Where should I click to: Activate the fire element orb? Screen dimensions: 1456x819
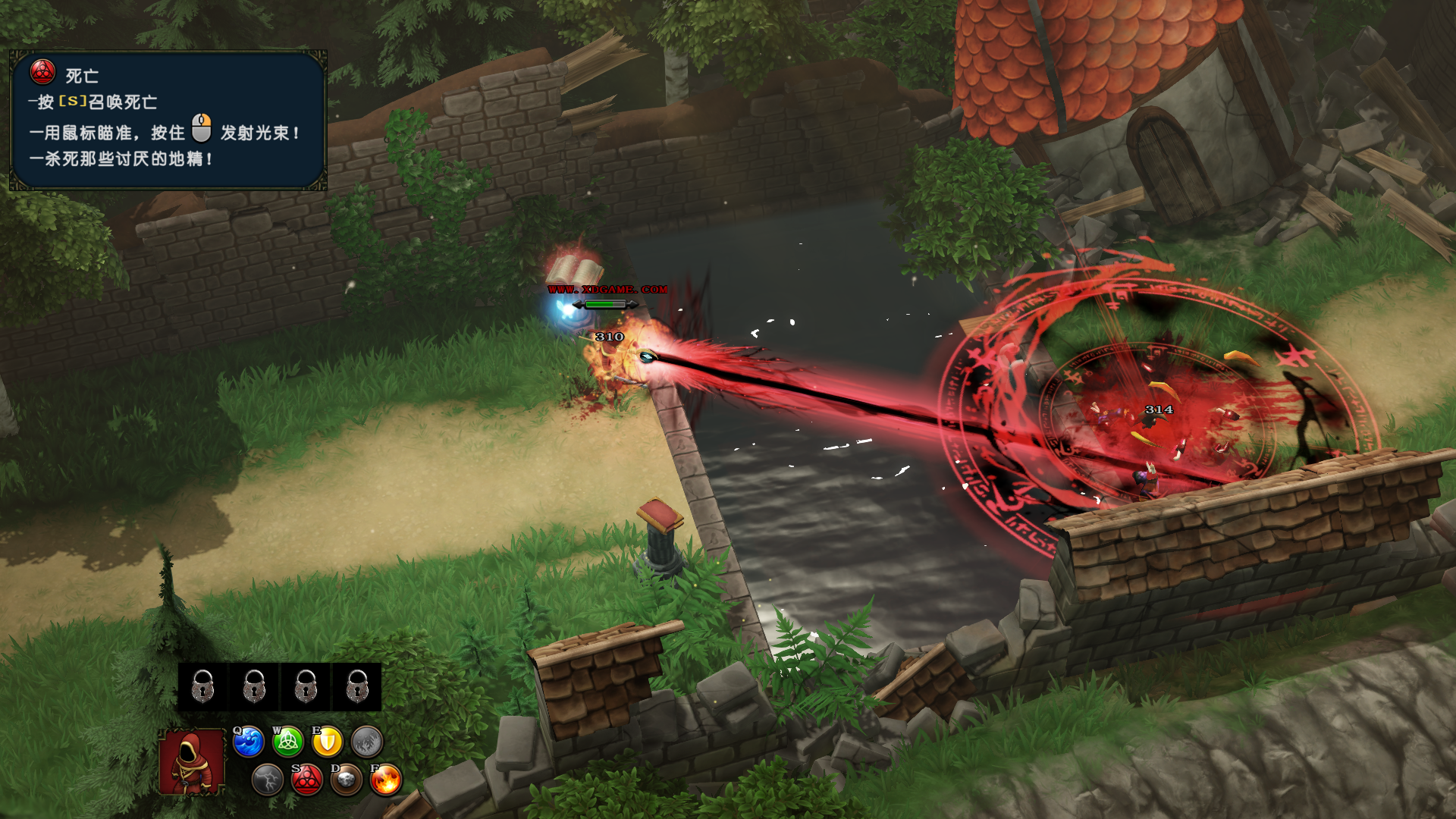click(x=386, y=780)
